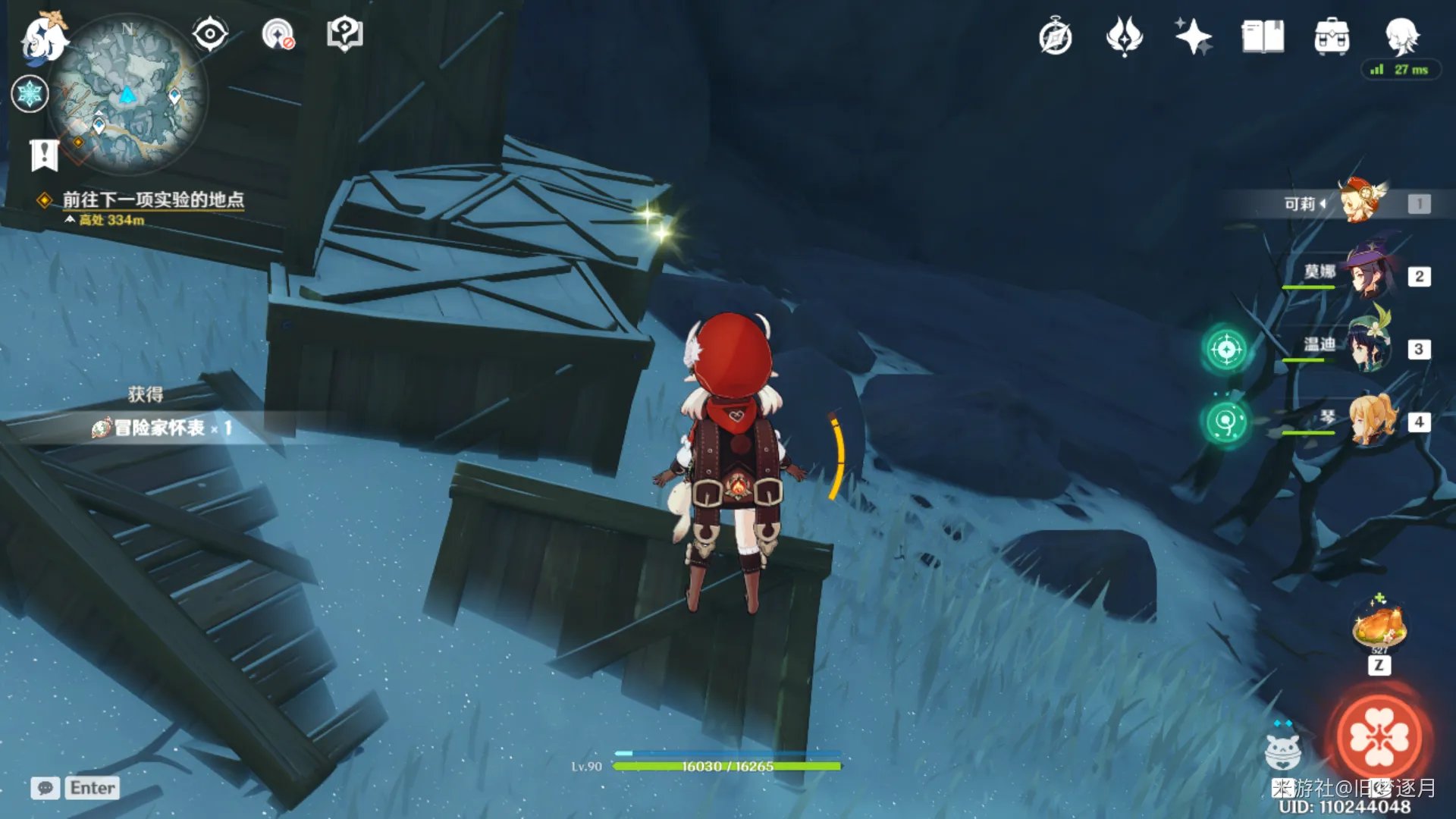Open the Adventurer Handbook book icon
1456x819 pixels.
(x=1263, y=36)
